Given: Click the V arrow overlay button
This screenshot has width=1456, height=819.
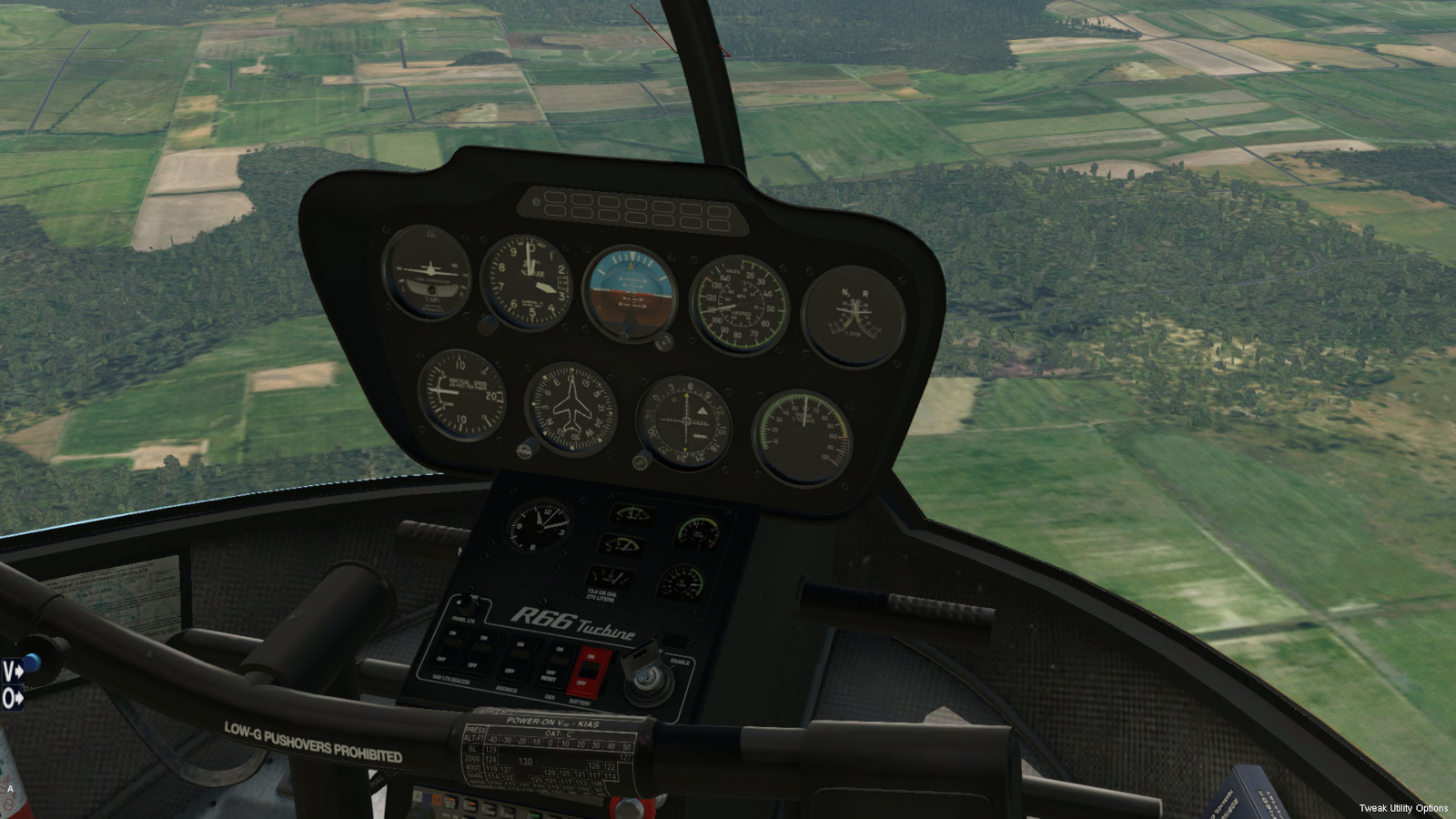Looking at the screenshot, I should (12, 672).
